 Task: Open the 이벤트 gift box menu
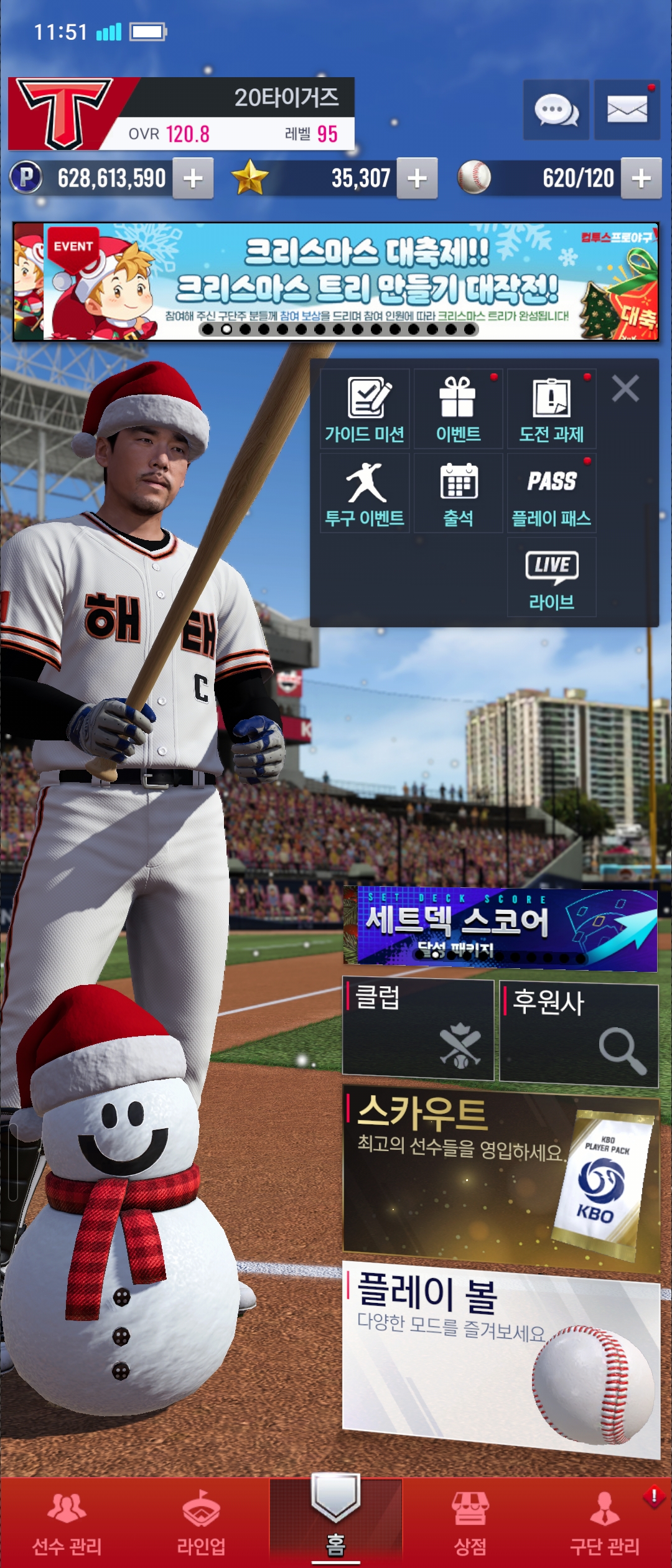point(458,408)
